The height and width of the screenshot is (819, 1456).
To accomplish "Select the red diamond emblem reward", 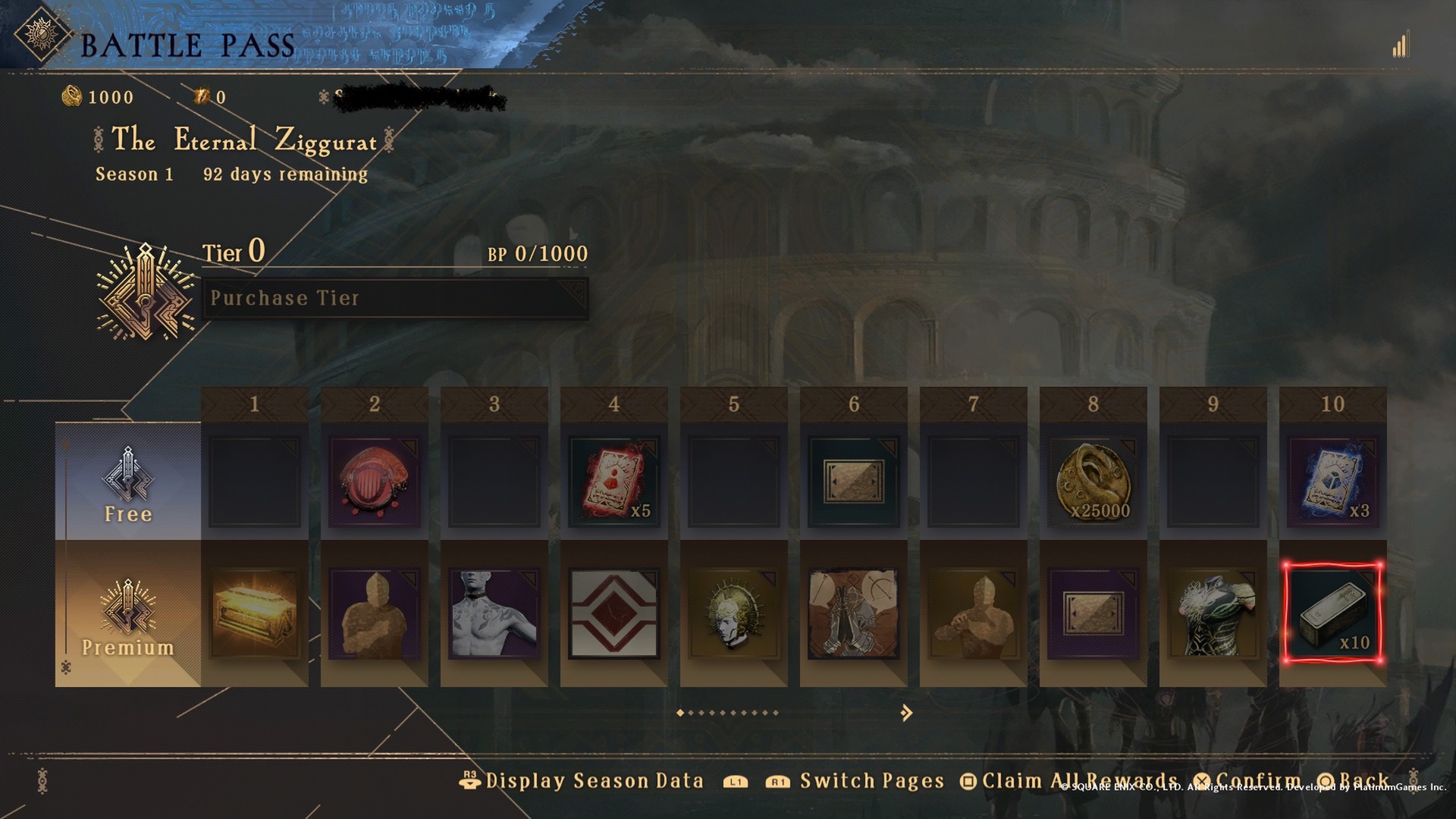I will pos(614,614).
